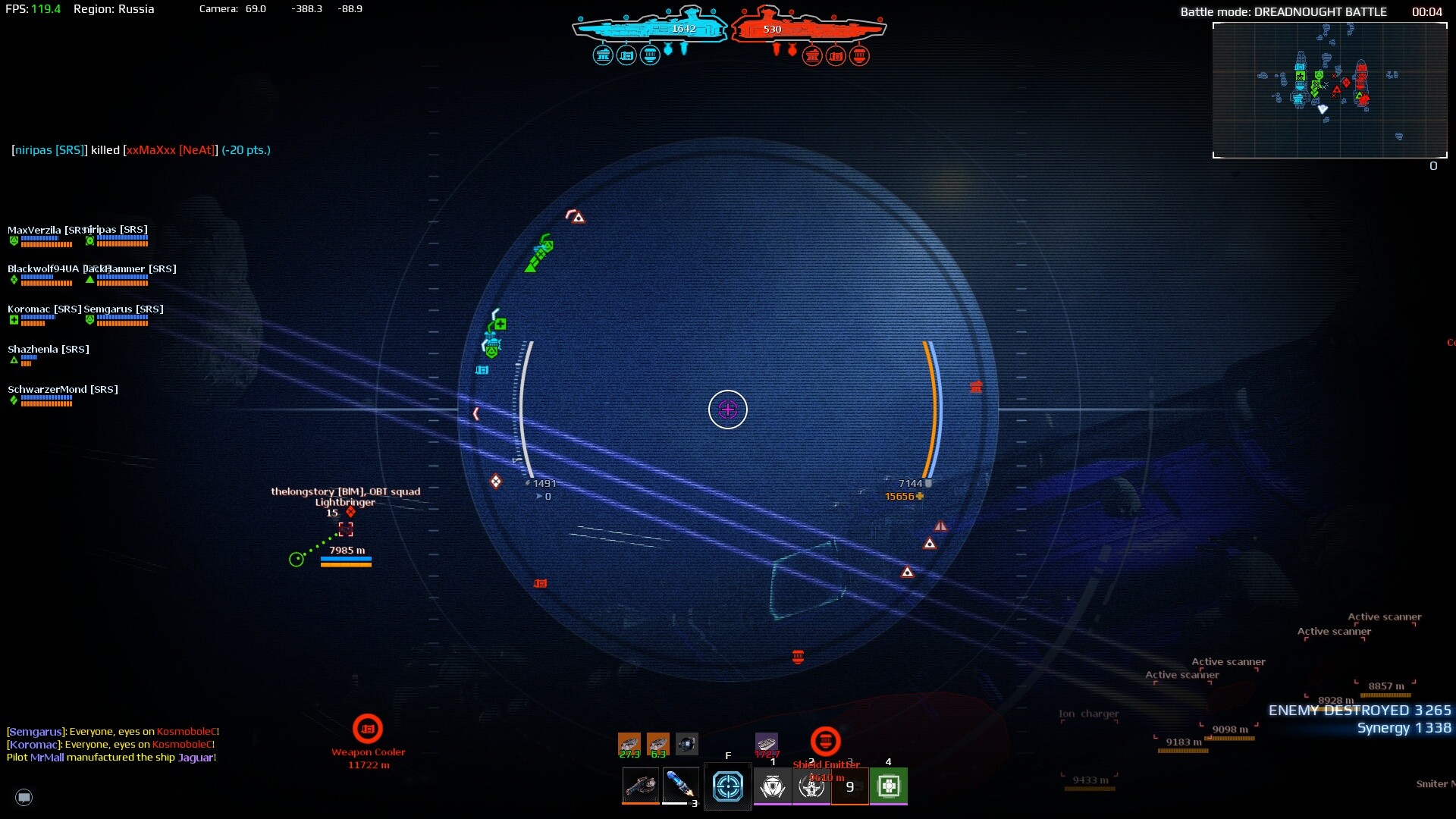This screenshot has height=819, width=1456.
Task: Activate the green repair module in slot 4
Action: point(888,786)
